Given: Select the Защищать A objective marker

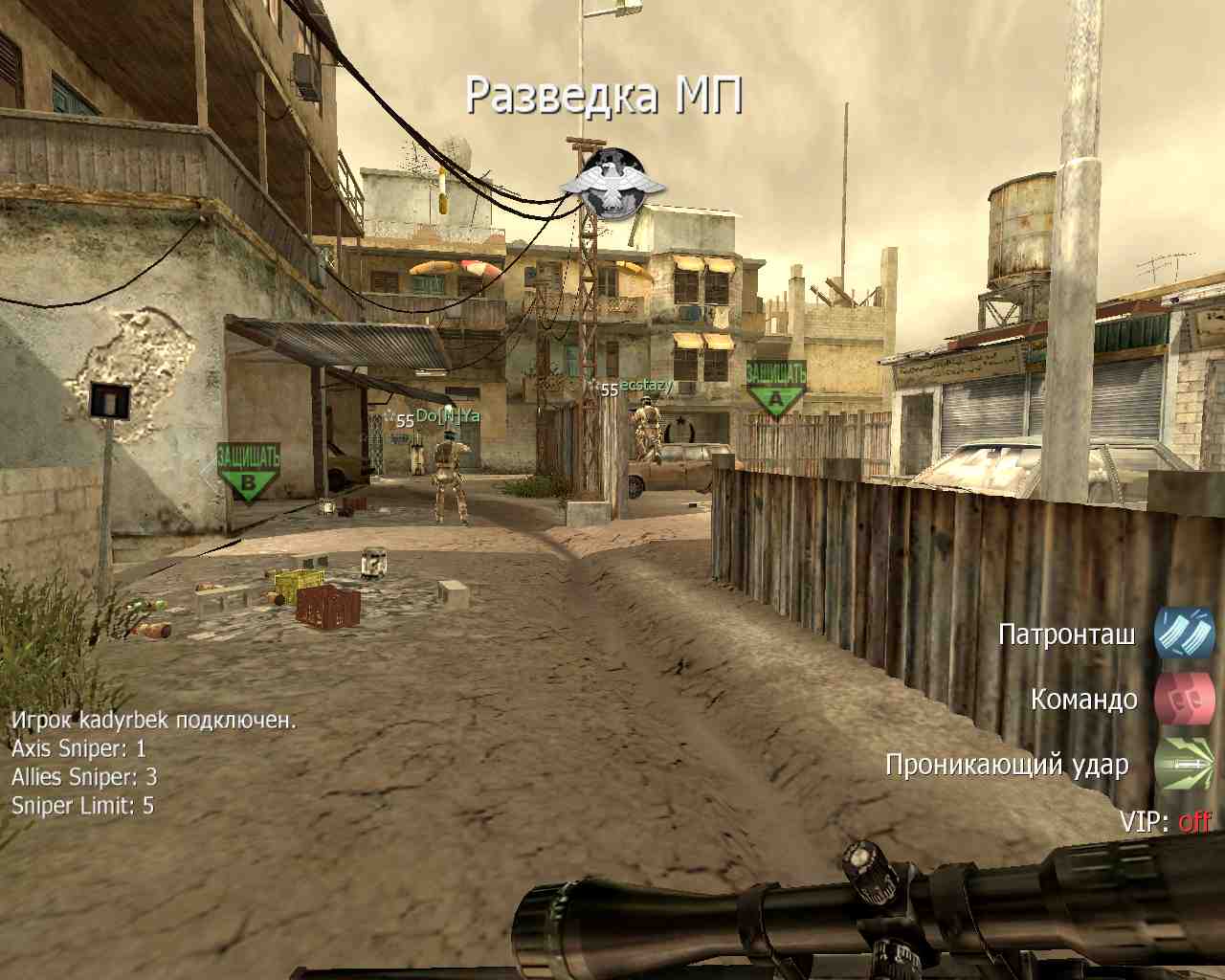Looking at the screenshot, I should click(x=775, y=387).
